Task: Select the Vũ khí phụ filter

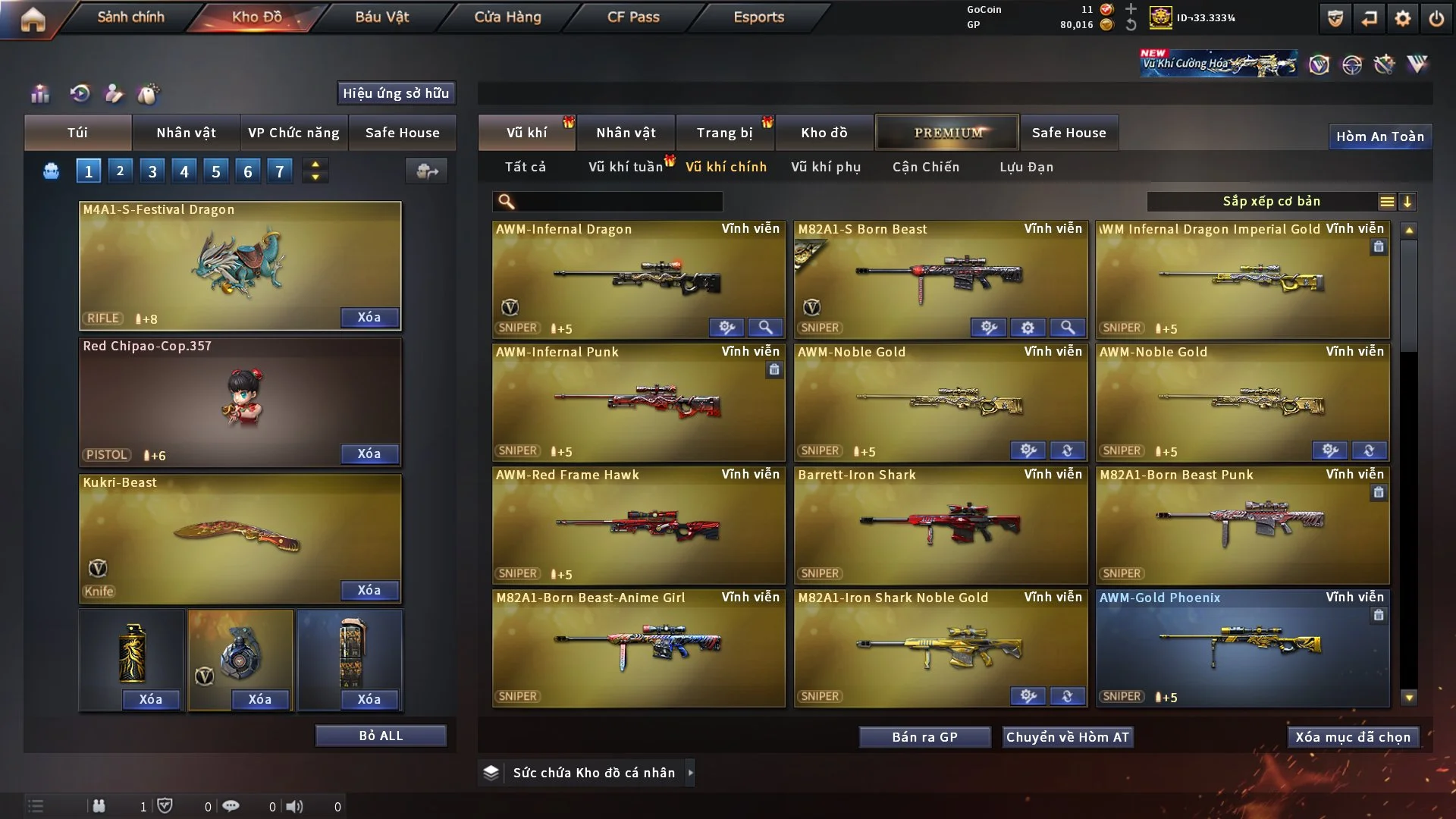Action: tap(826, 167)
